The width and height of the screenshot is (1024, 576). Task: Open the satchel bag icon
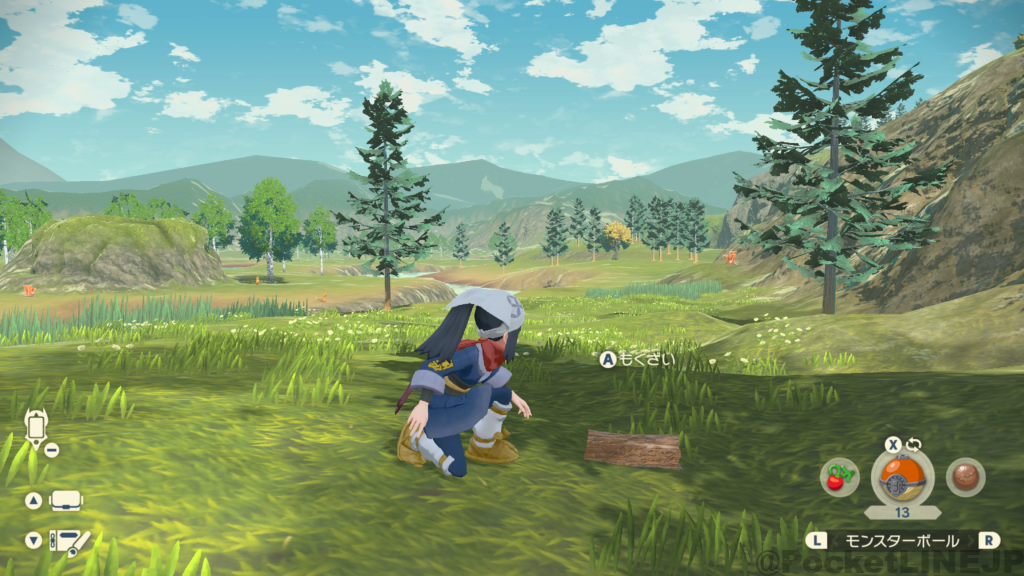(x=66, y=500)
